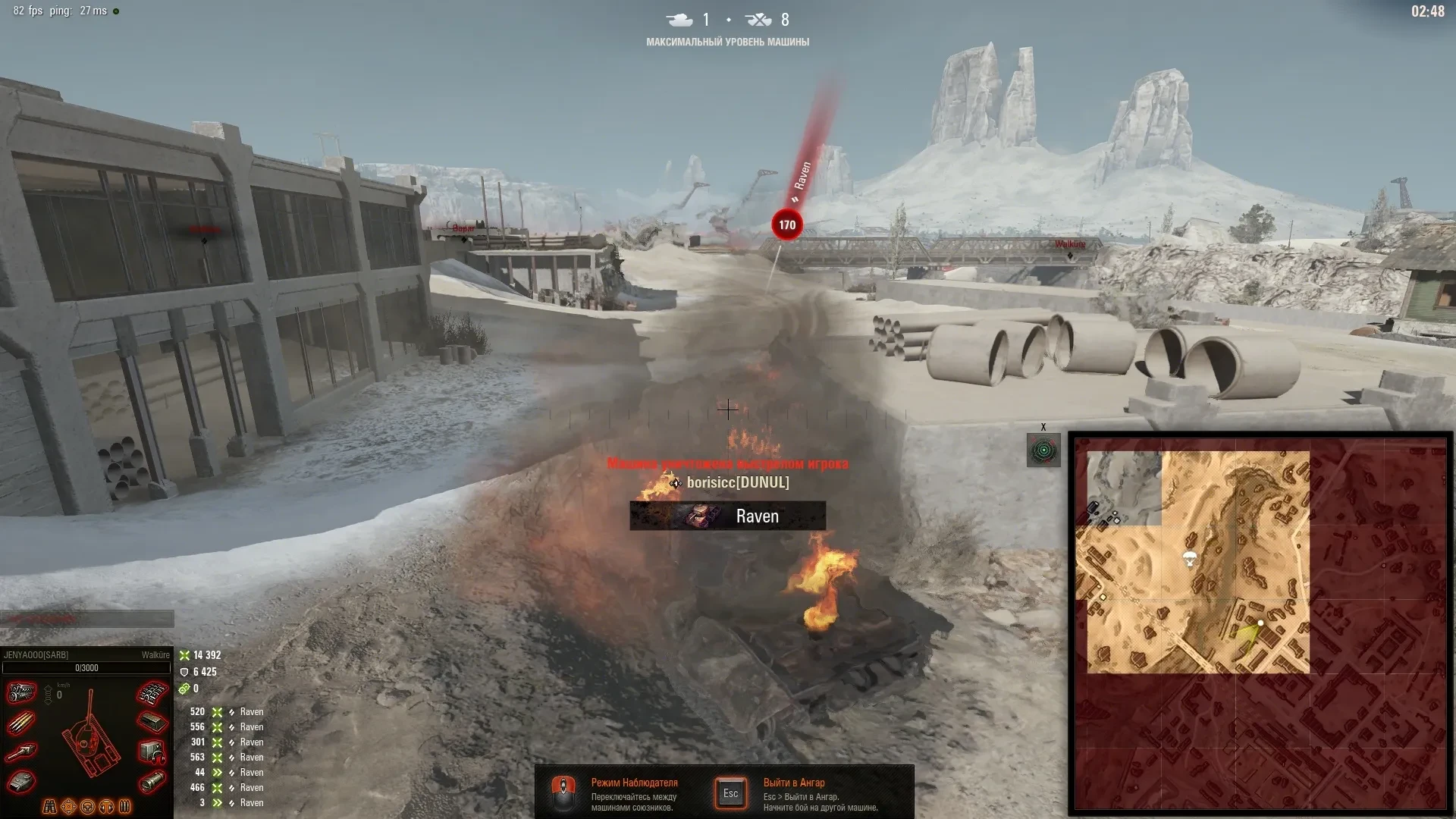The height and width of the screenshot is (819, 1456).
Task: Select the radio module with headphones icon
Action: (152, 752)
